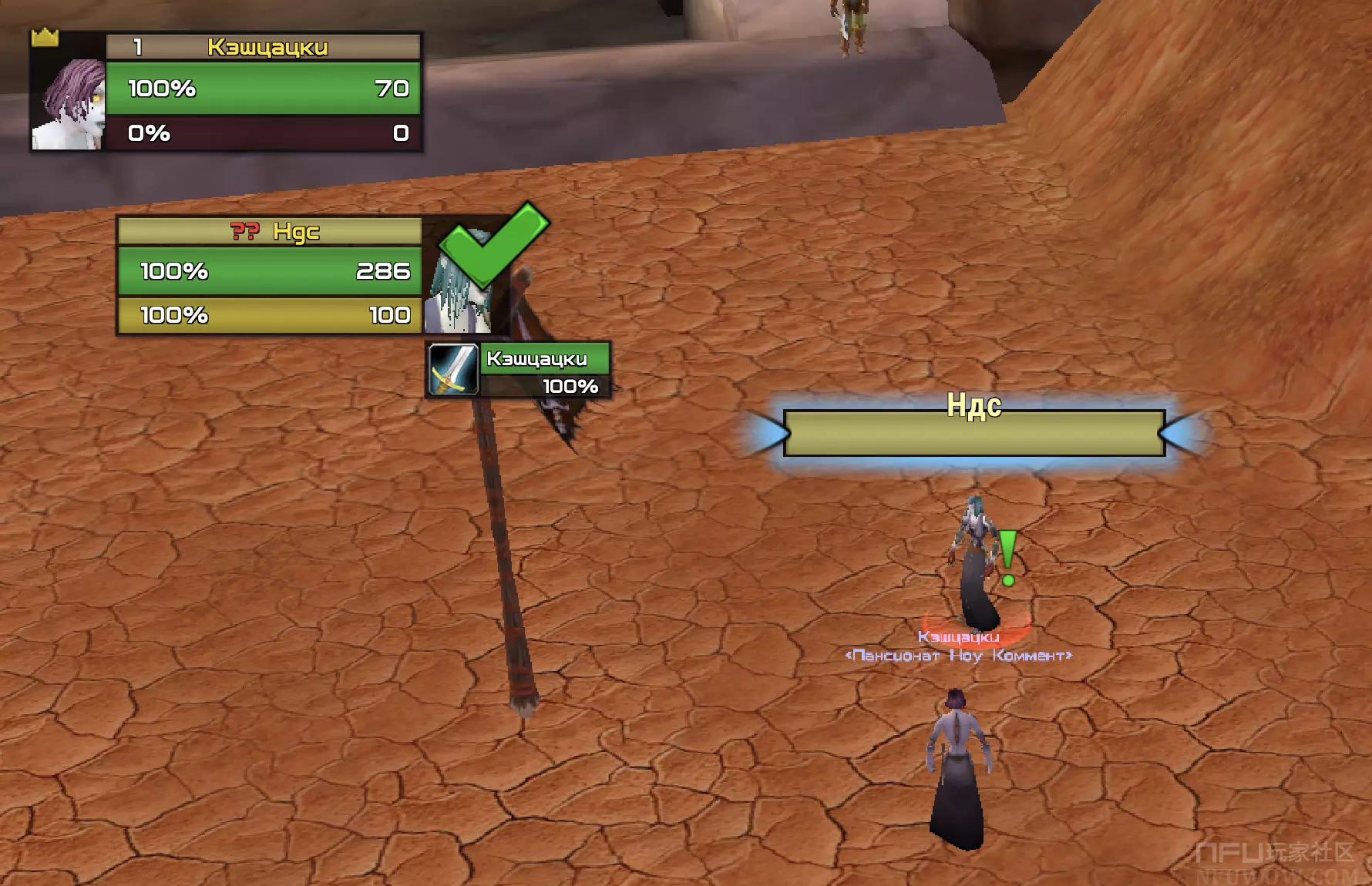
Task: Select the Ндс nameplate bar with blue glow
Action: click(974, 433)
